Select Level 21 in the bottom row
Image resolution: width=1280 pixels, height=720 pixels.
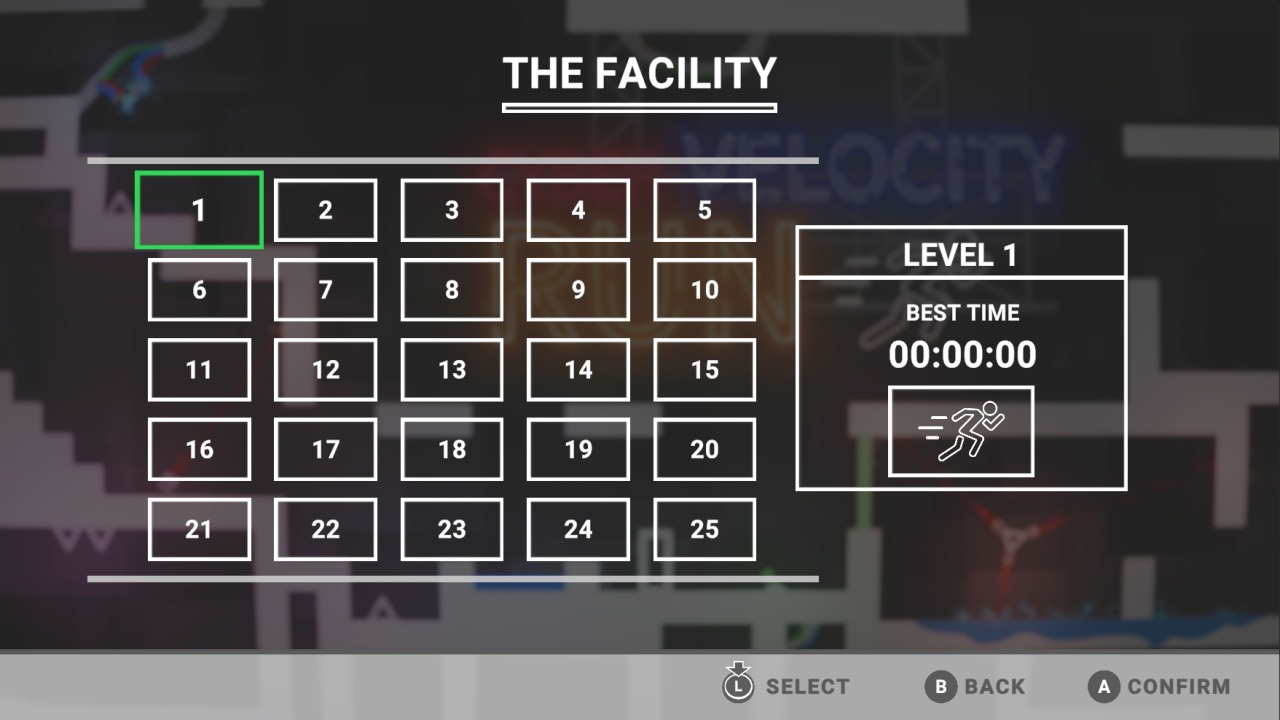point(198,529)
